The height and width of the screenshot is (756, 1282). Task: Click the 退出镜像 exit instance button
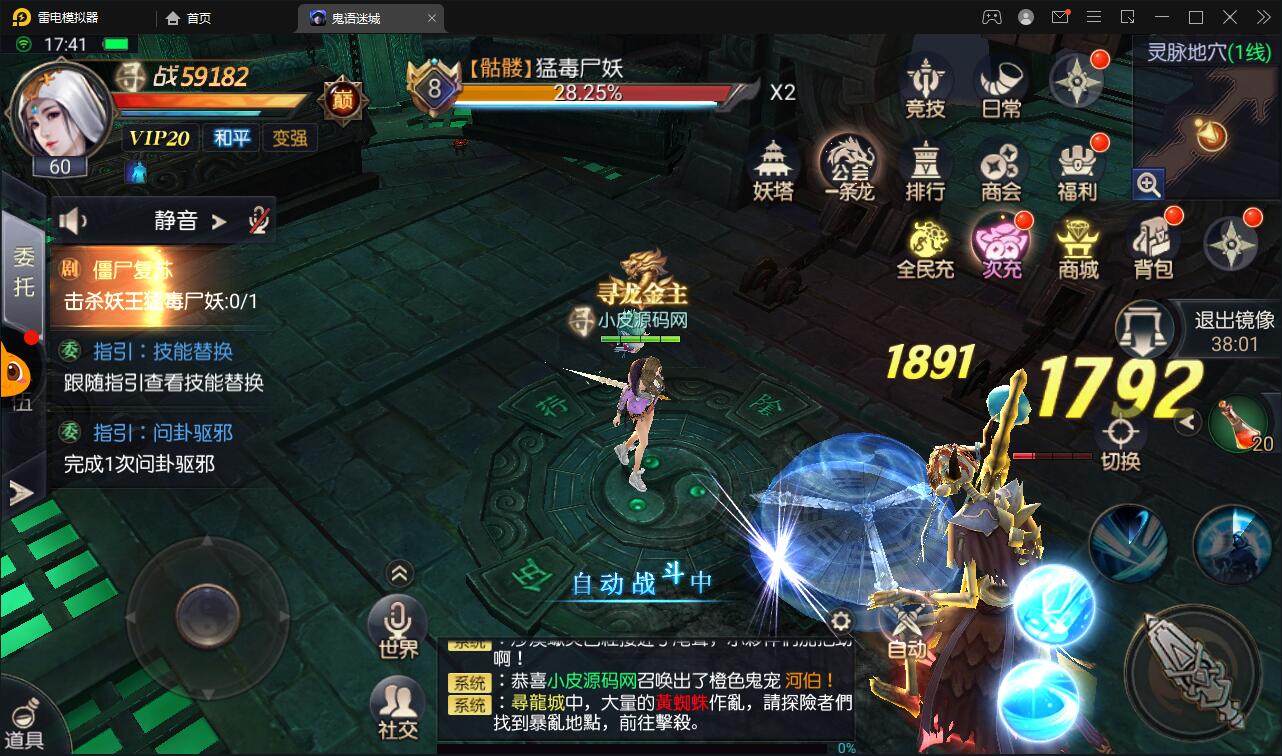click(x=1145, y=329)
